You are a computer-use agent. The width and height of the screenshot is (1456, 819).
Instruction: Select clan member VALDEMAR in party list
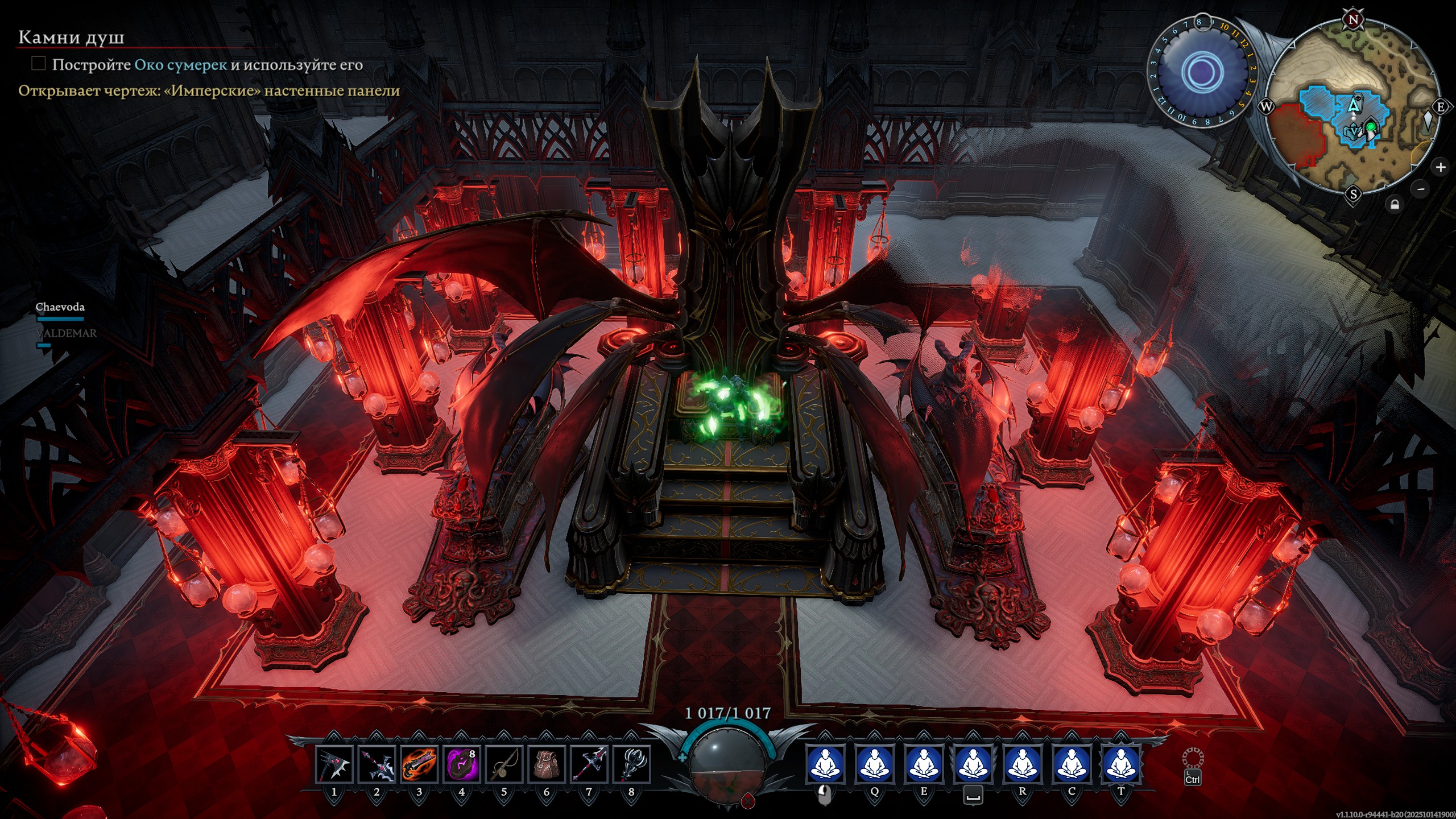(x=67, y=333)
